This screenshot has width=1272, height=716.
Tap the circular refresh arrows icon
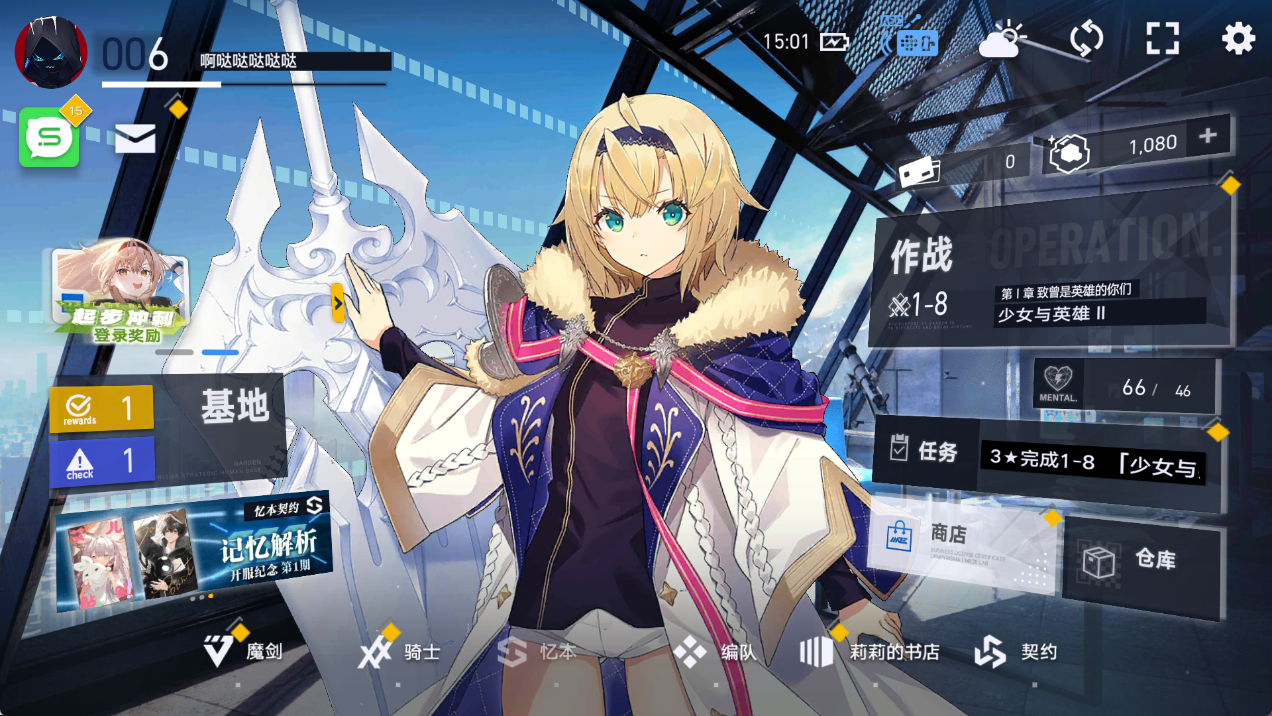pos(1086,39)
